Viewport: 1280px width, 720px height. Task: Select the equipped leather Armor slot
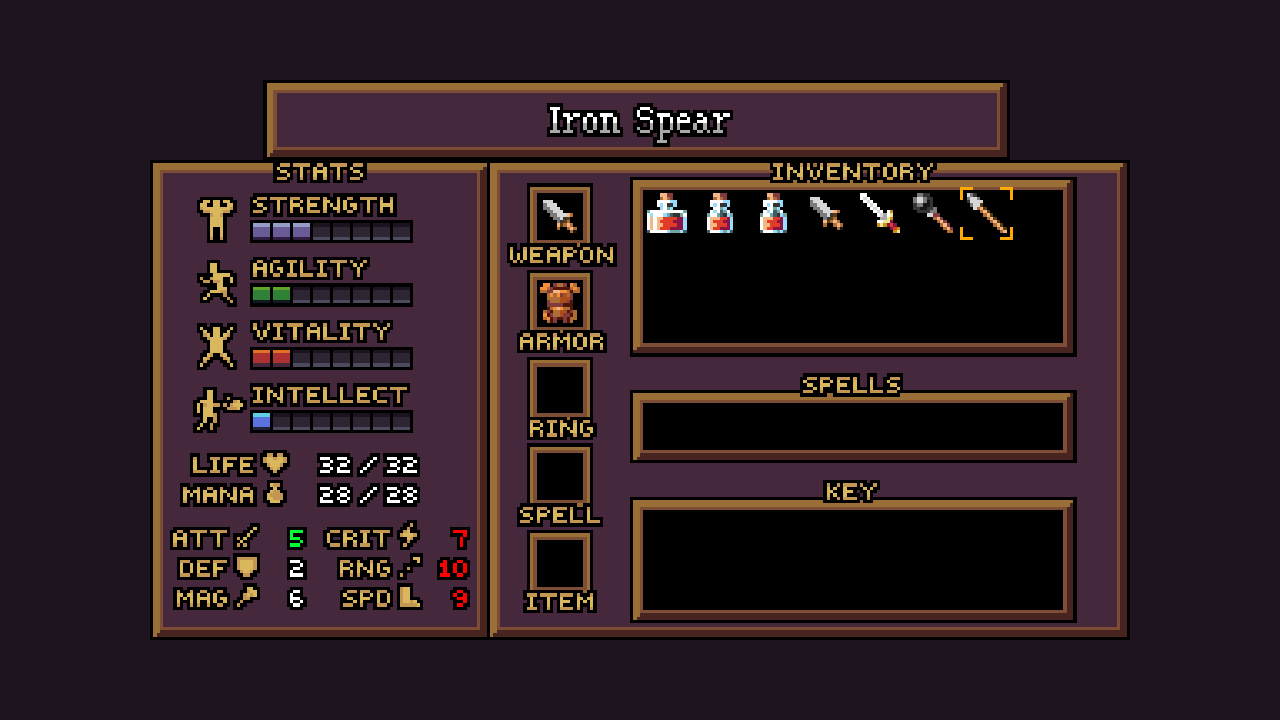click(x=560, y=301)
